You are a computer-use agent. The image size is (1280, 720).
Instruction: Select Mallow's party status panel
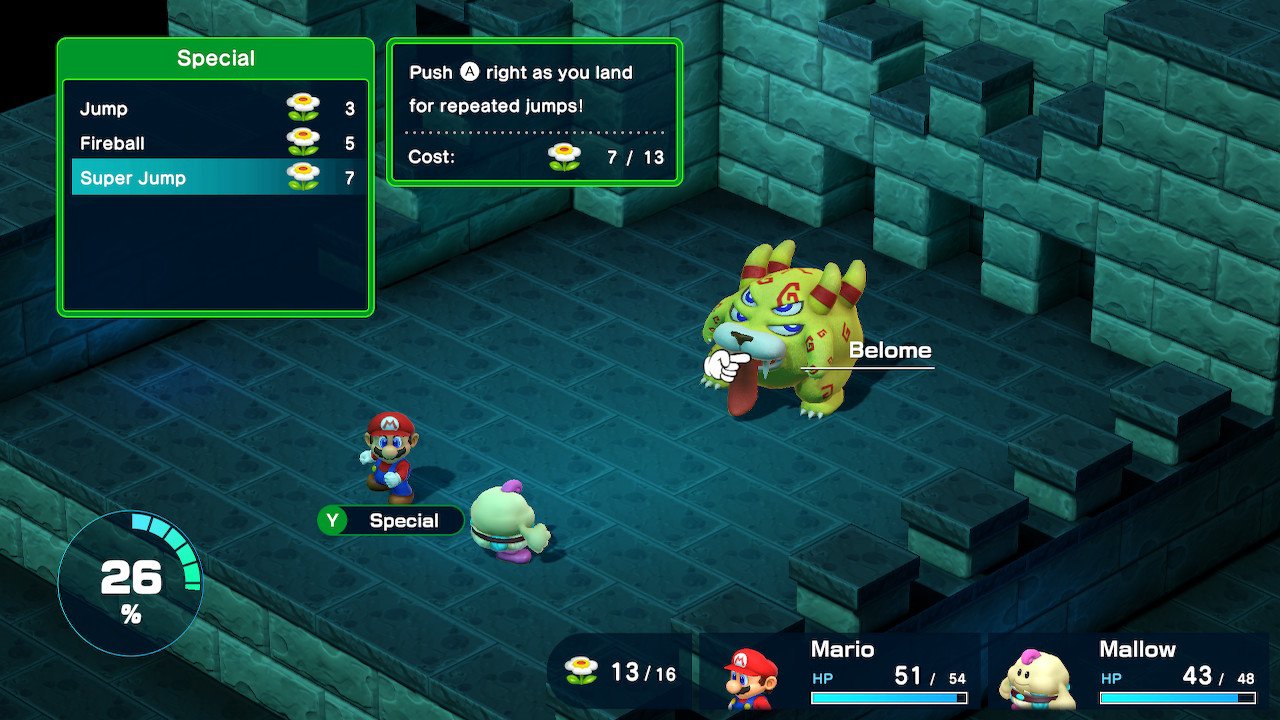point(1130,672)
